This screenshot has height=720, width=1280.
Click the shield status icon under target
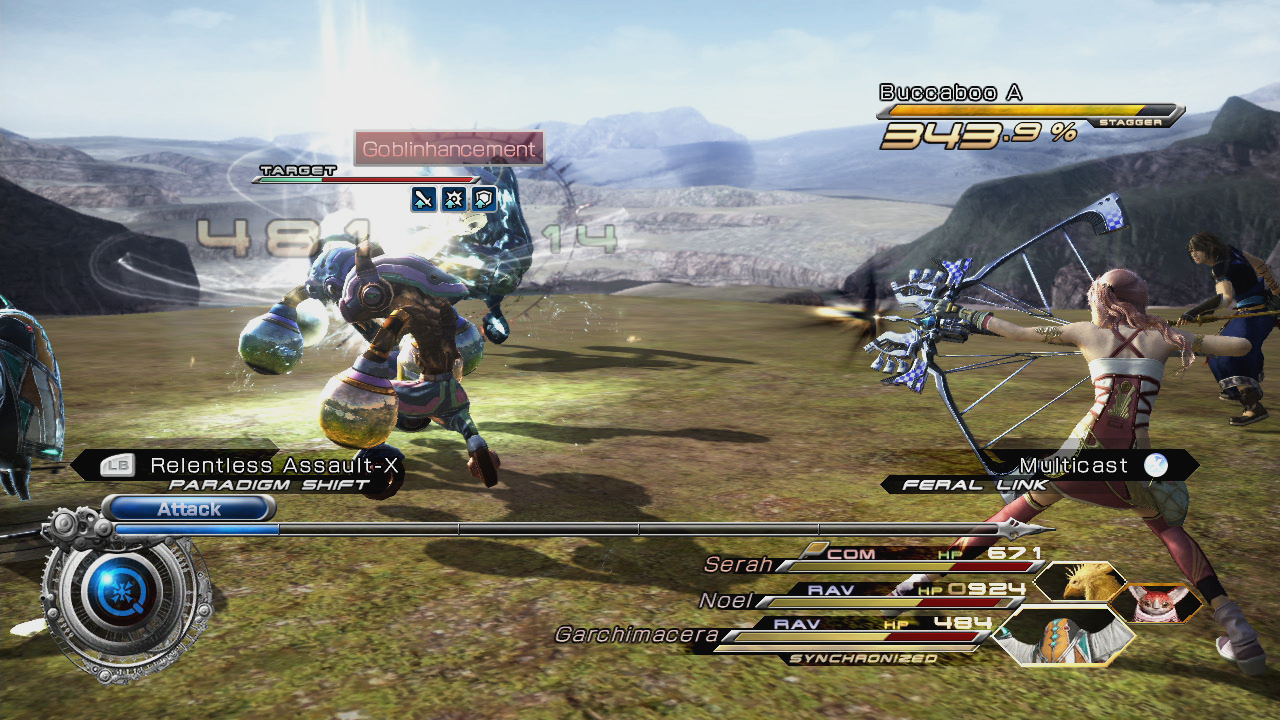[484, 199]
